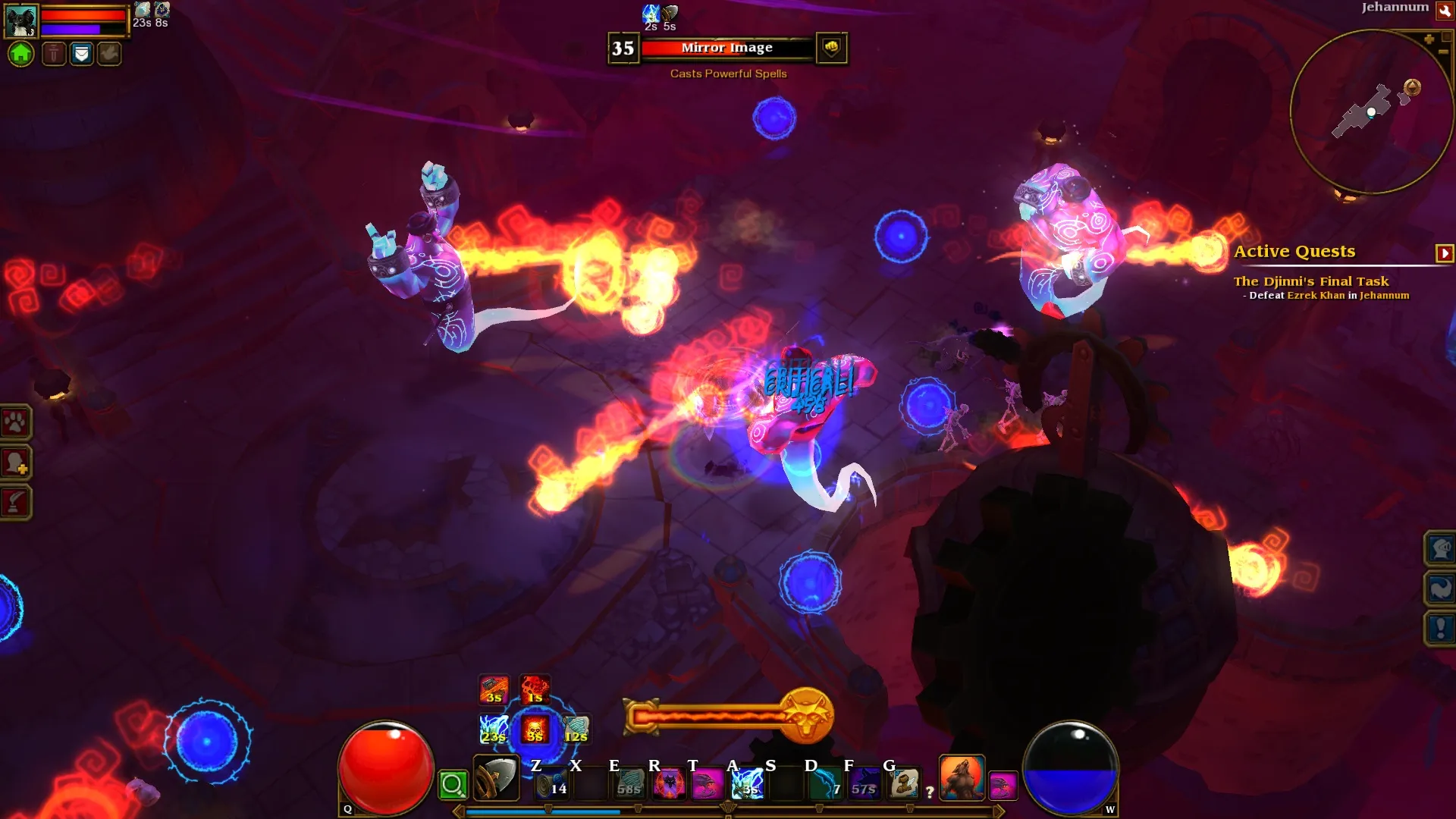Use the scroll item in slot G
This screenshot has width=1456, height=819.
point(903,783)
